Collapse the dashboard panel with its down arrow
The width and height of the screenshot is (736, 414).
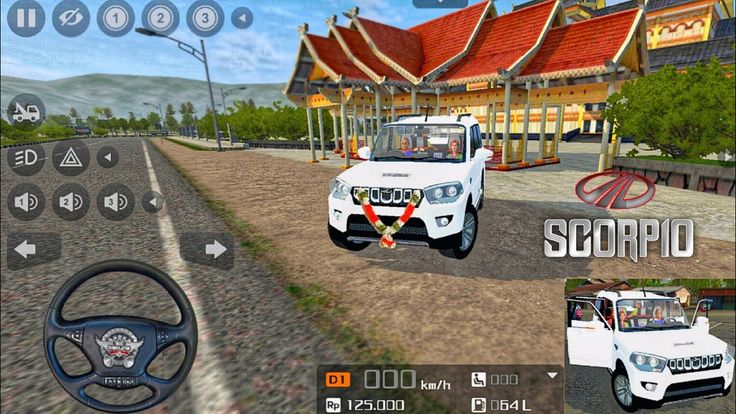point(551,376)
